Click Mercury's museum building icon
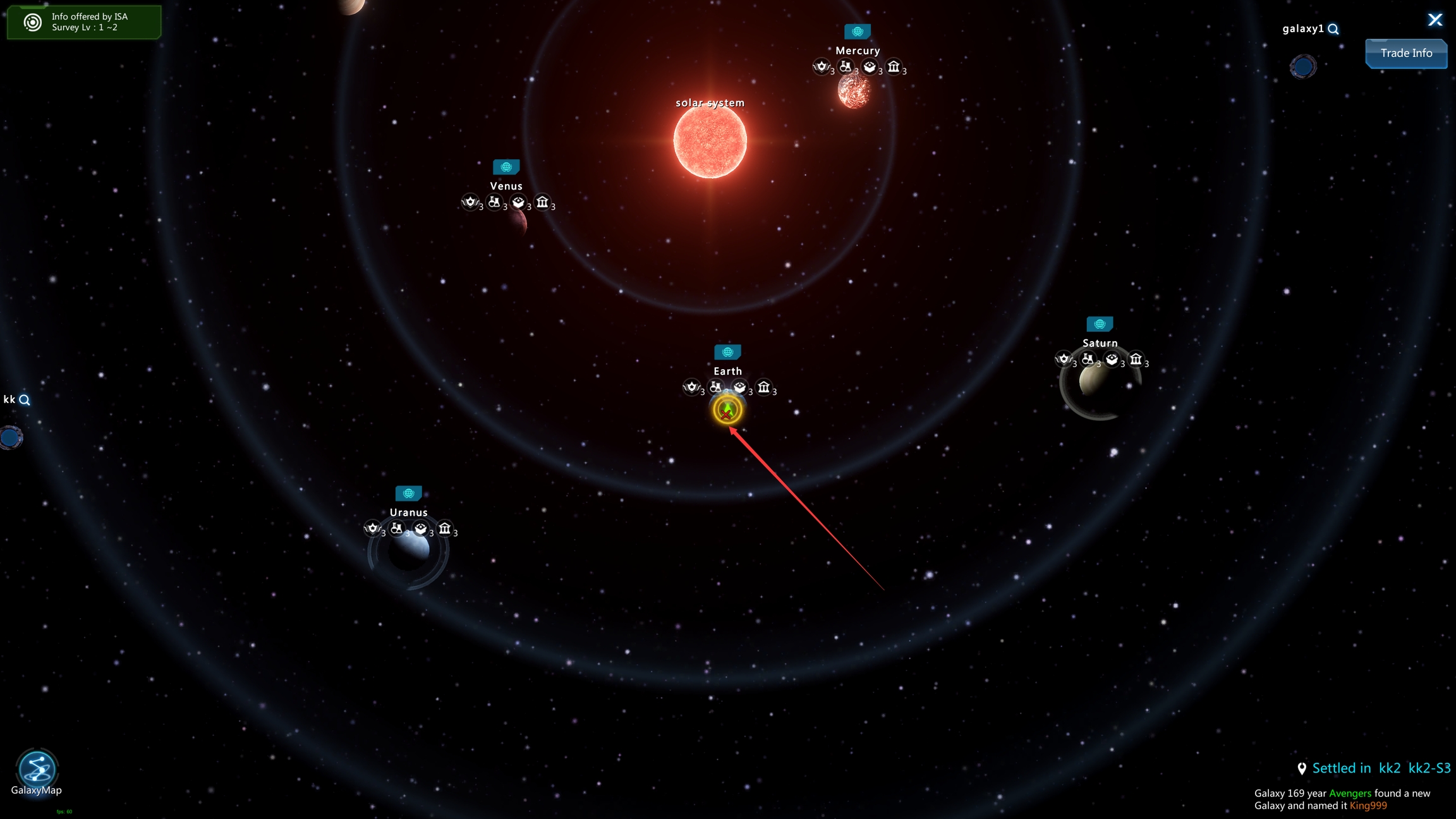 (894, 67)
